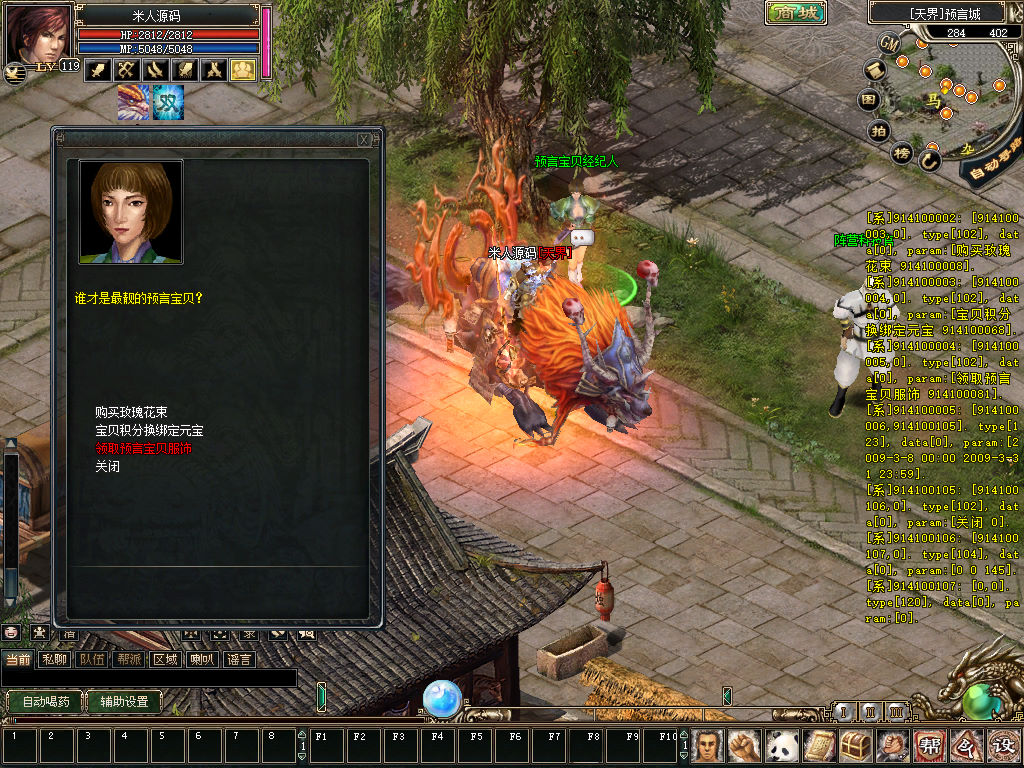Open 辅助设置 assist settings
Screen dimensions: 1024x768
[x=123, y=701]
